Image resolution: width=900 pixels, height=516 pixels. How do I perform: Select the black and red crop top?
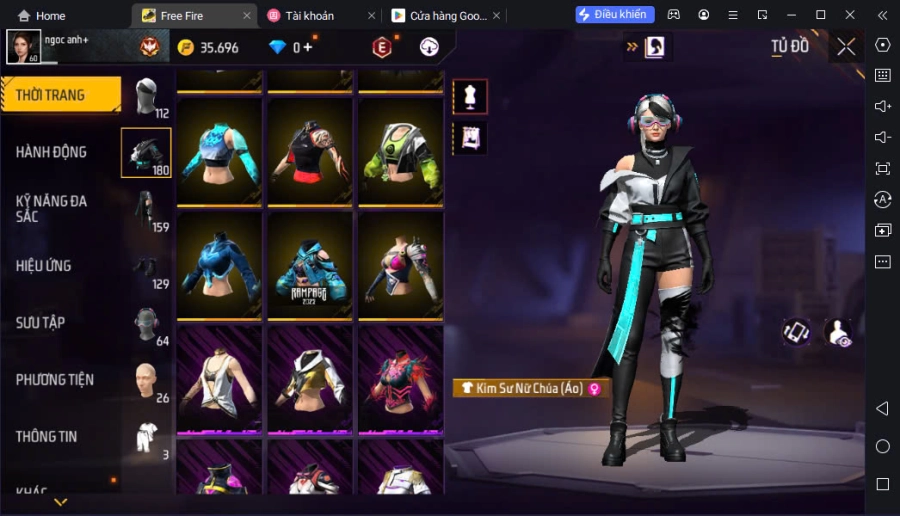click(310, 153)
